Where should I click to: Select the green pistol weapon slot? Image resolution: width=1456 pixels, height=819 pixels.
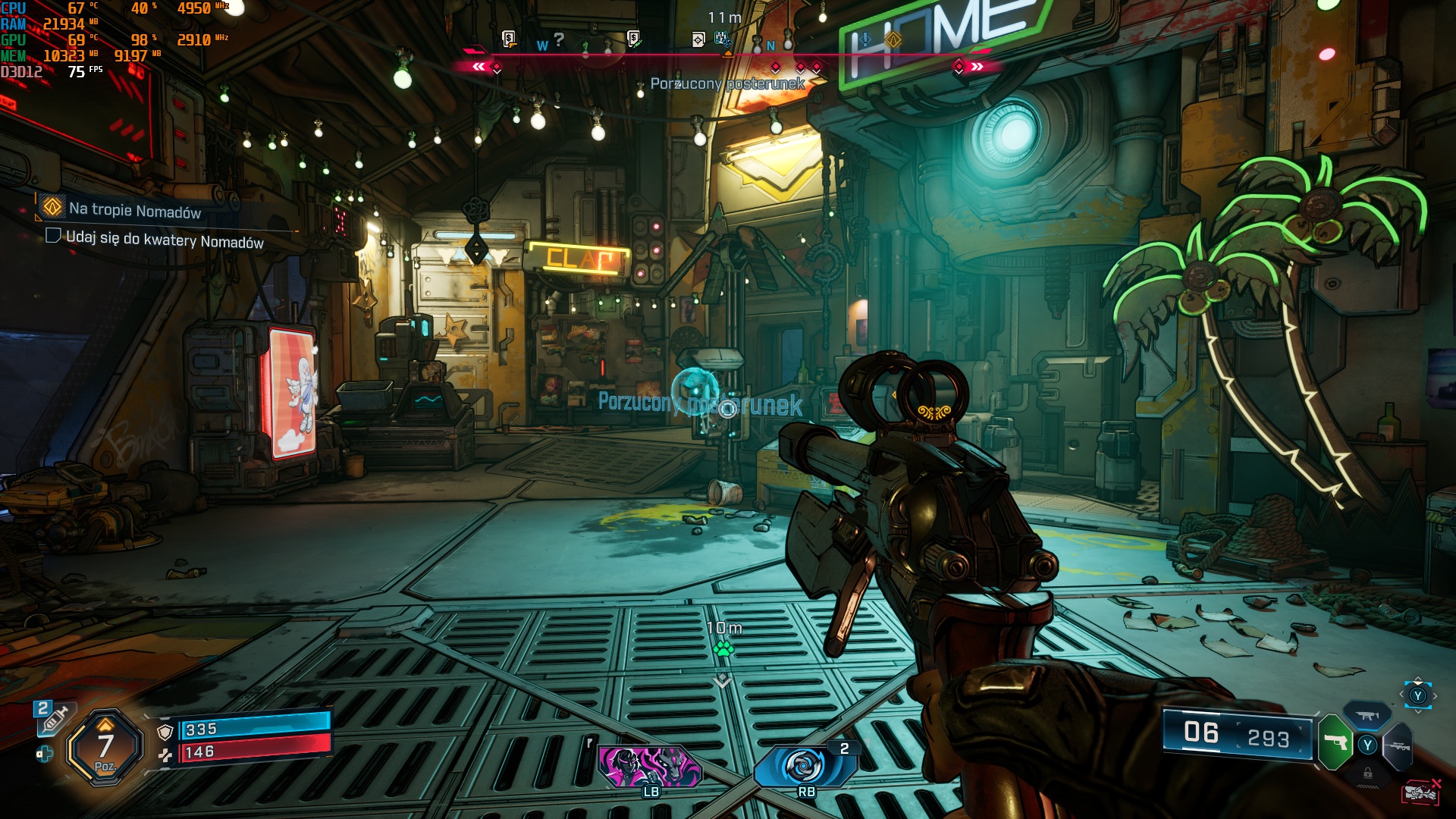(1335, 742)
